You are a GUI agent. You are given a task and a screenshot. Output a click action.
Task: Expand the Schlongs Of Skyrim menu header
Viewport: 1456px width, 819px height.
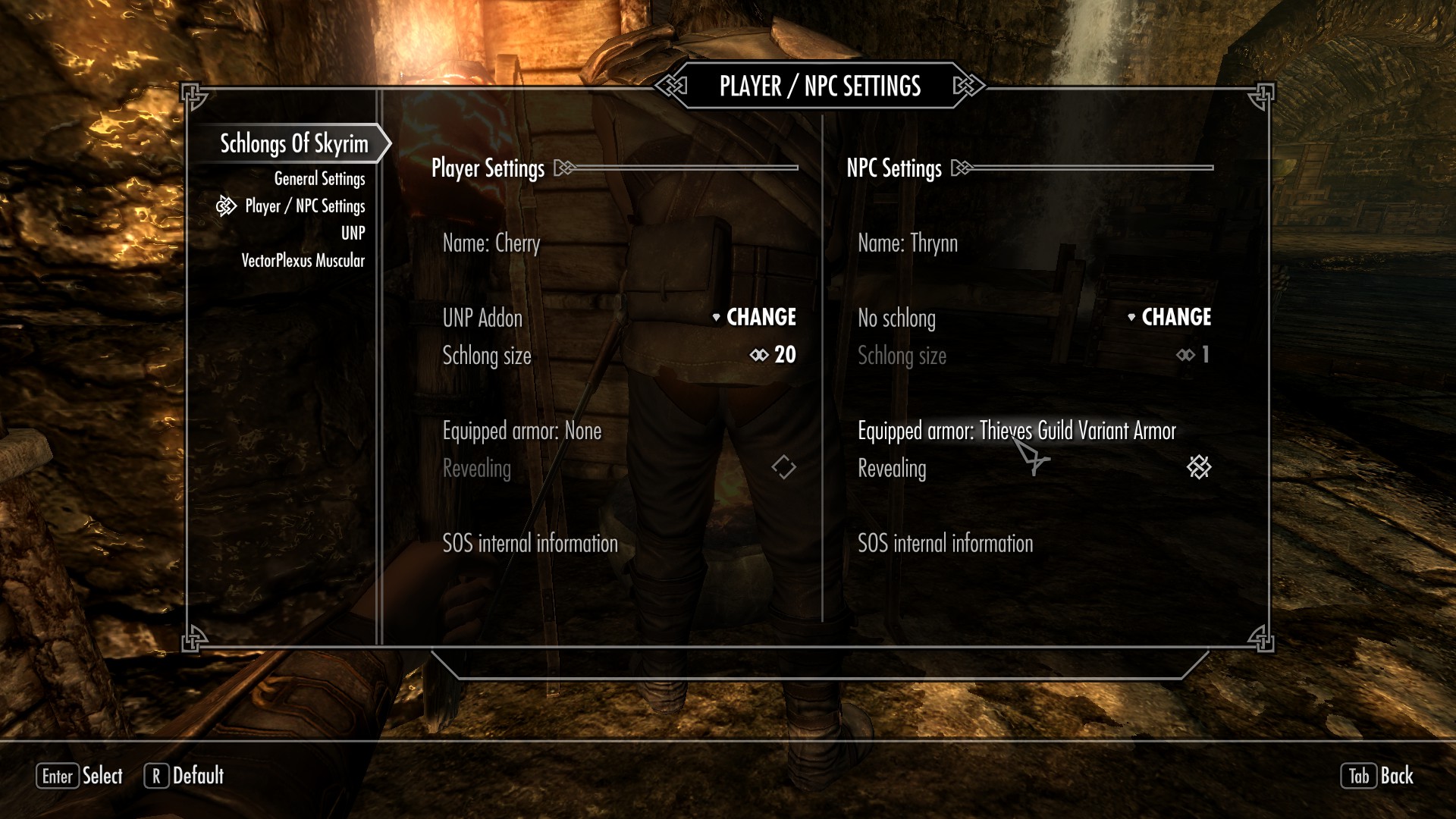click(295, 141)
